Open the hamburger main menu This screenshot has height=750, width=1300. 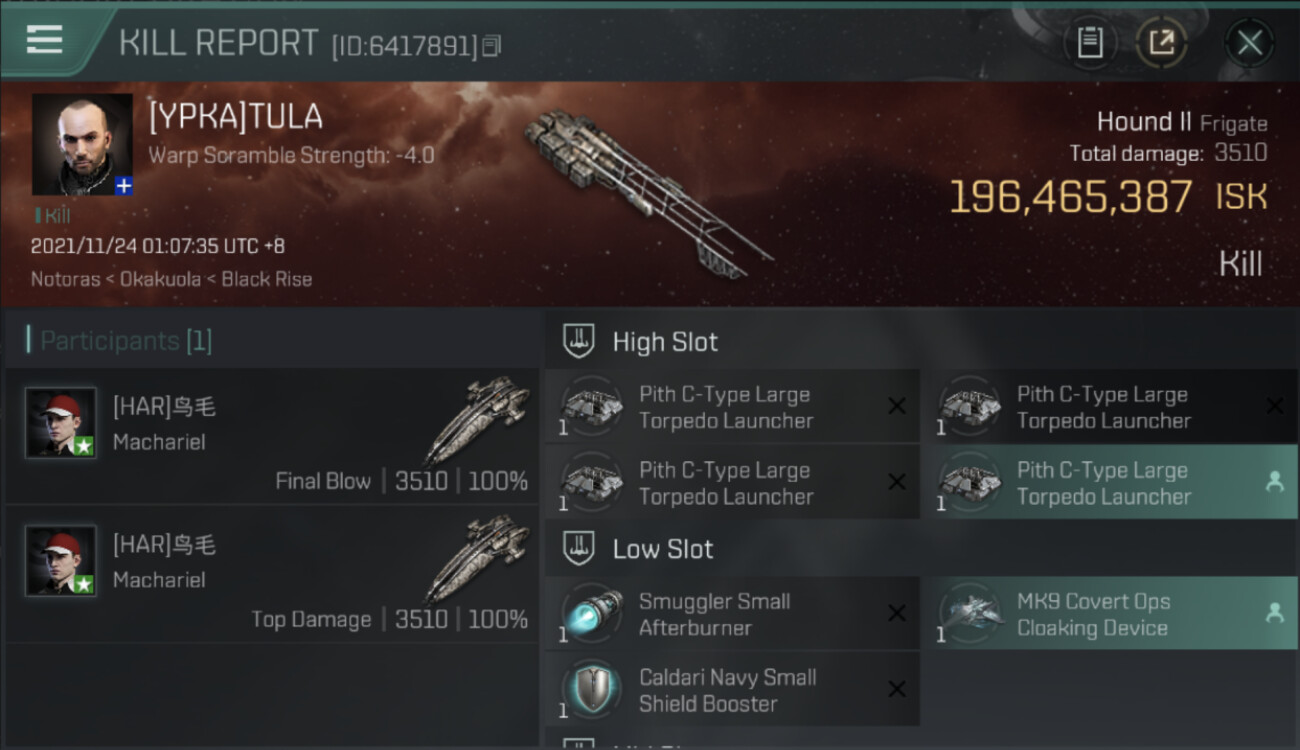coord(45,40)
